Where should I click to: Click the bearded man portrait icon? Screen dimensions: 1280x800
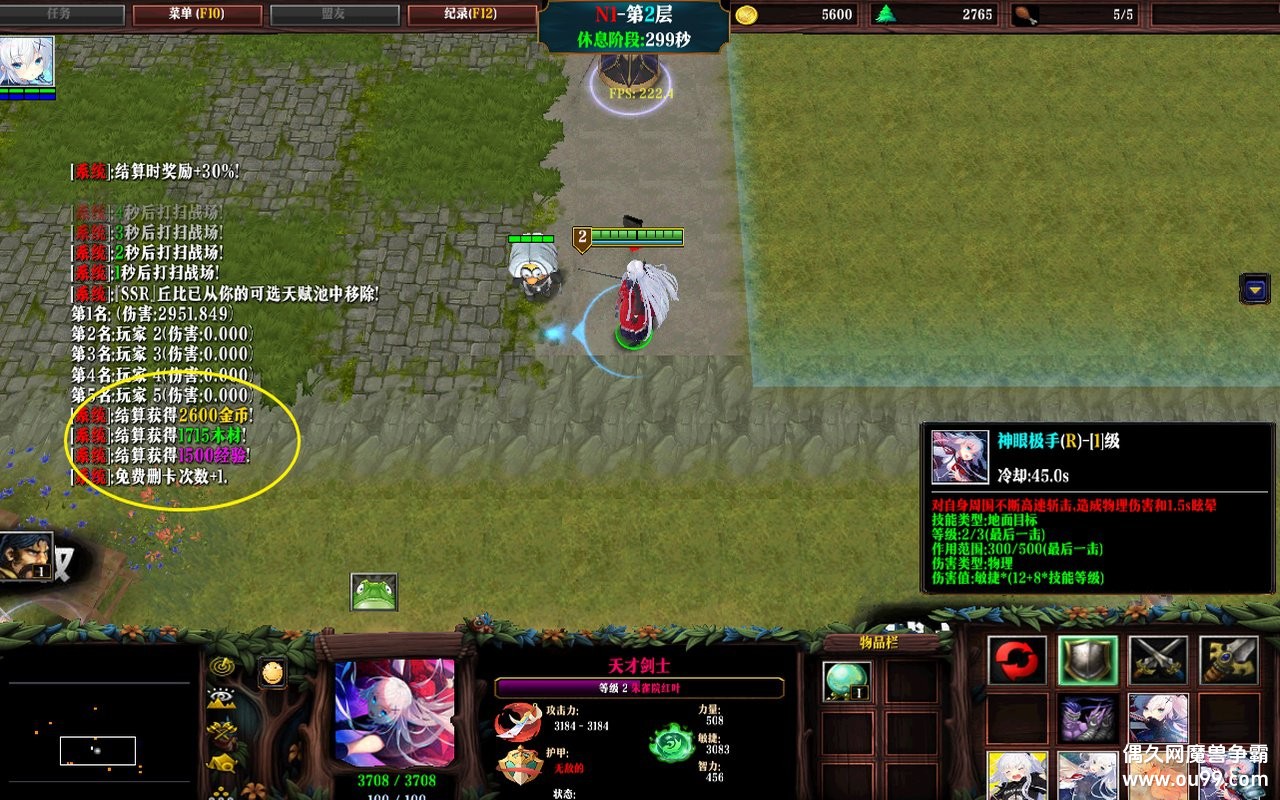26,556
